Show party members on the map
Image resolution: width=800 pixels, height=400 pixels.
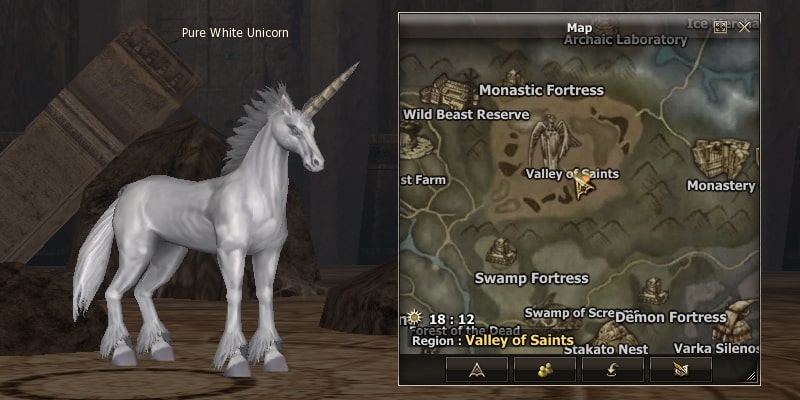[545, 368]
